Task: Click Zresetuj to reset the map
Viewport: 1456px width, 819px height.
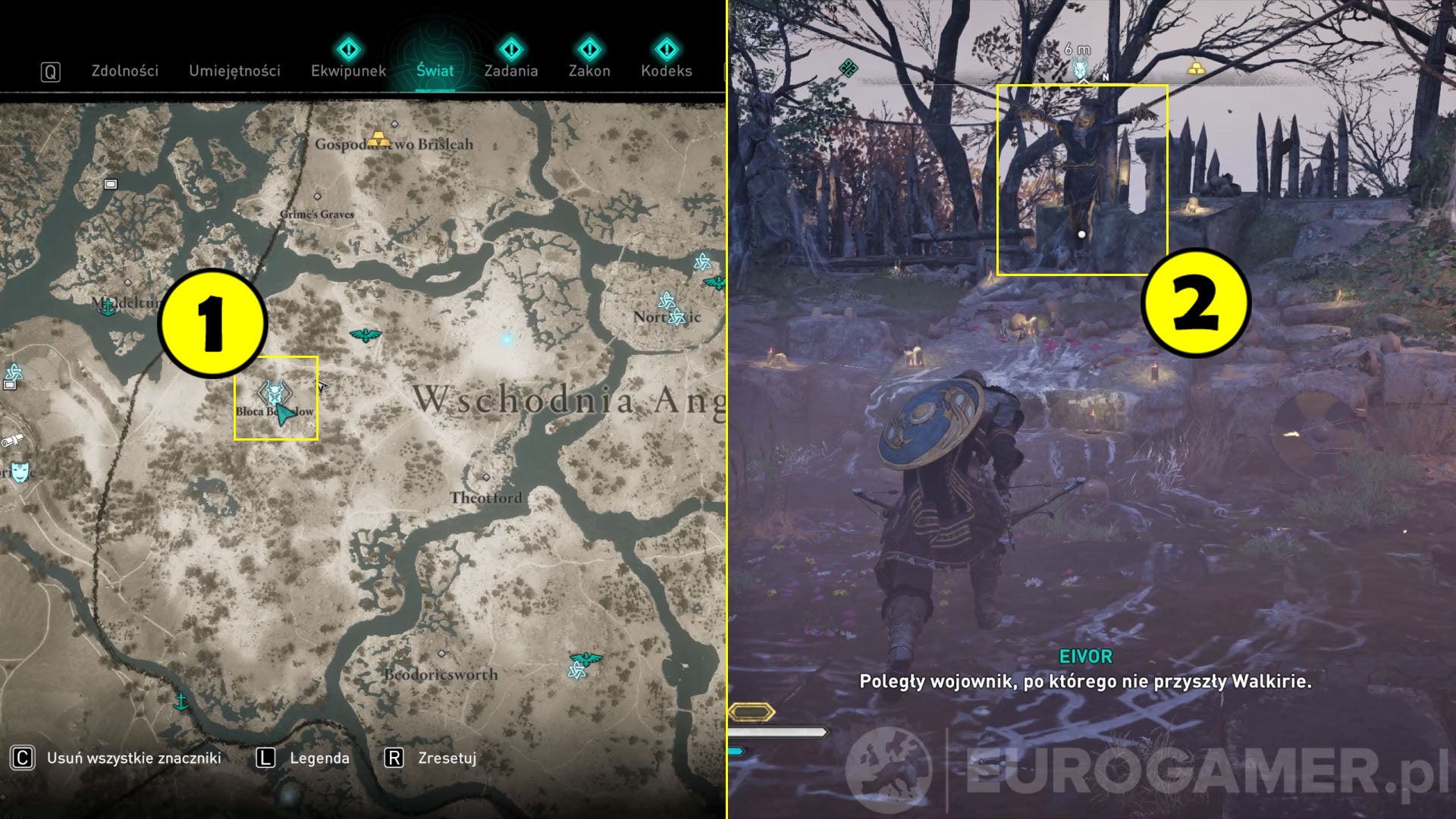Action: point(447,757)
